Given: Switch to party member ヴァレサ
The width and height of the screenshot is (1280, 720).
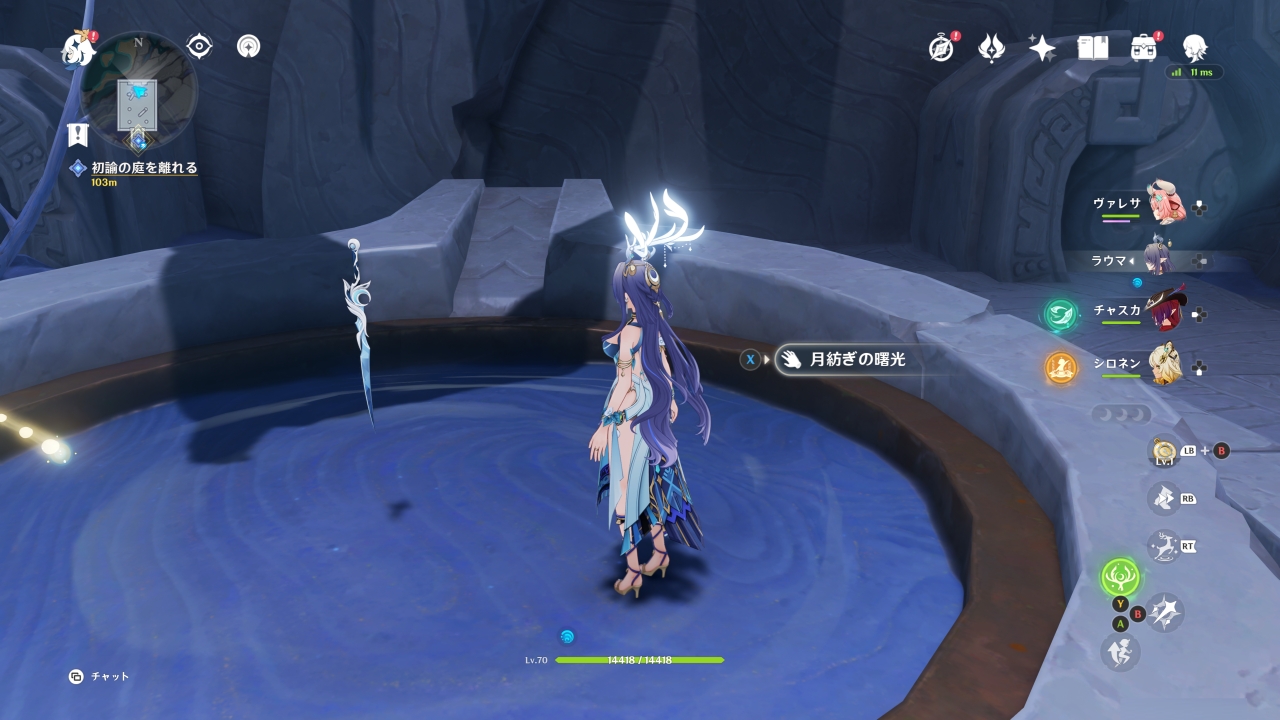Looking at the screenshot, I should 1162,204.
